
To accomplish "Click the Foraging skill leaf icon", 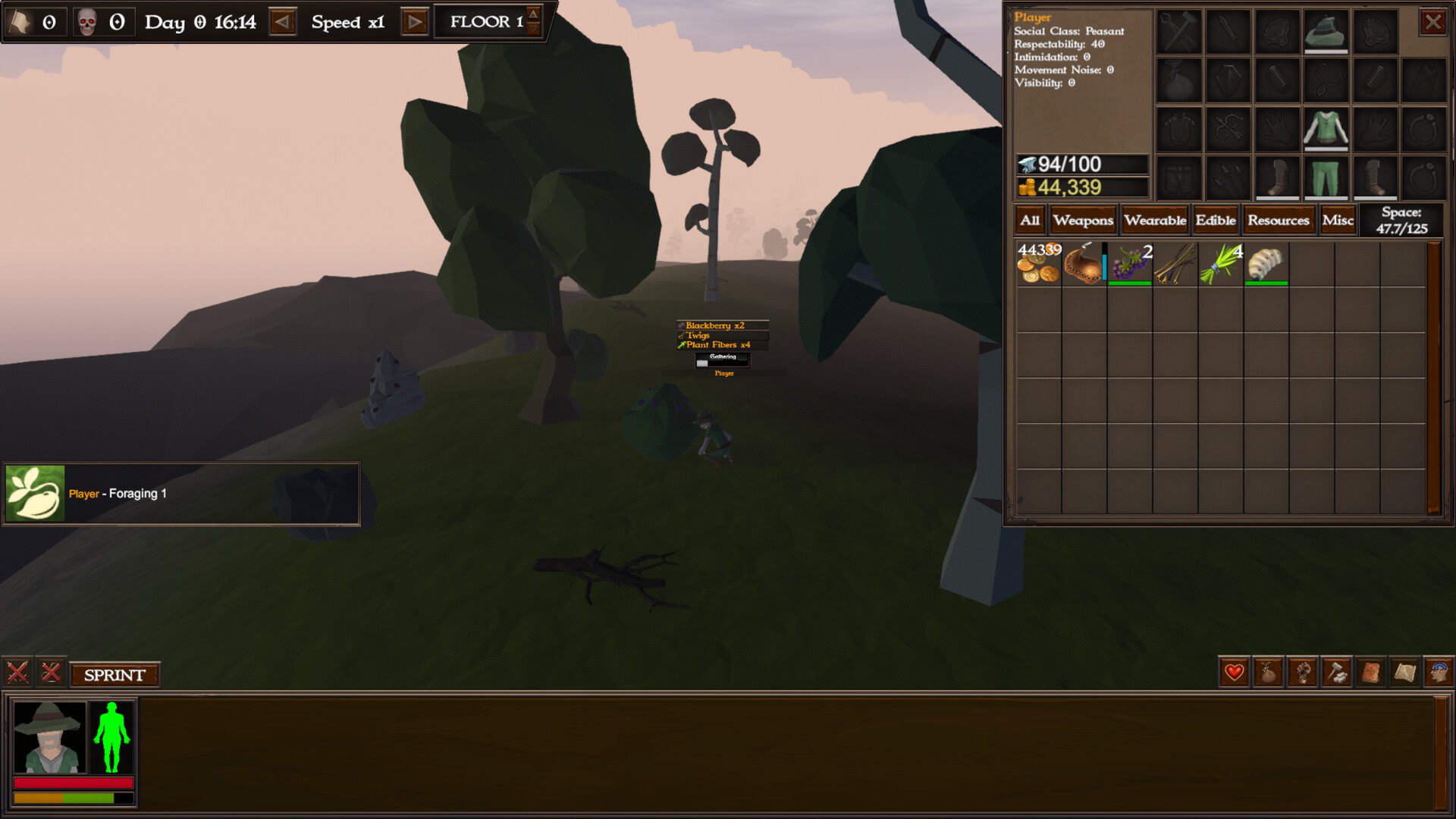I will (35, 491).
